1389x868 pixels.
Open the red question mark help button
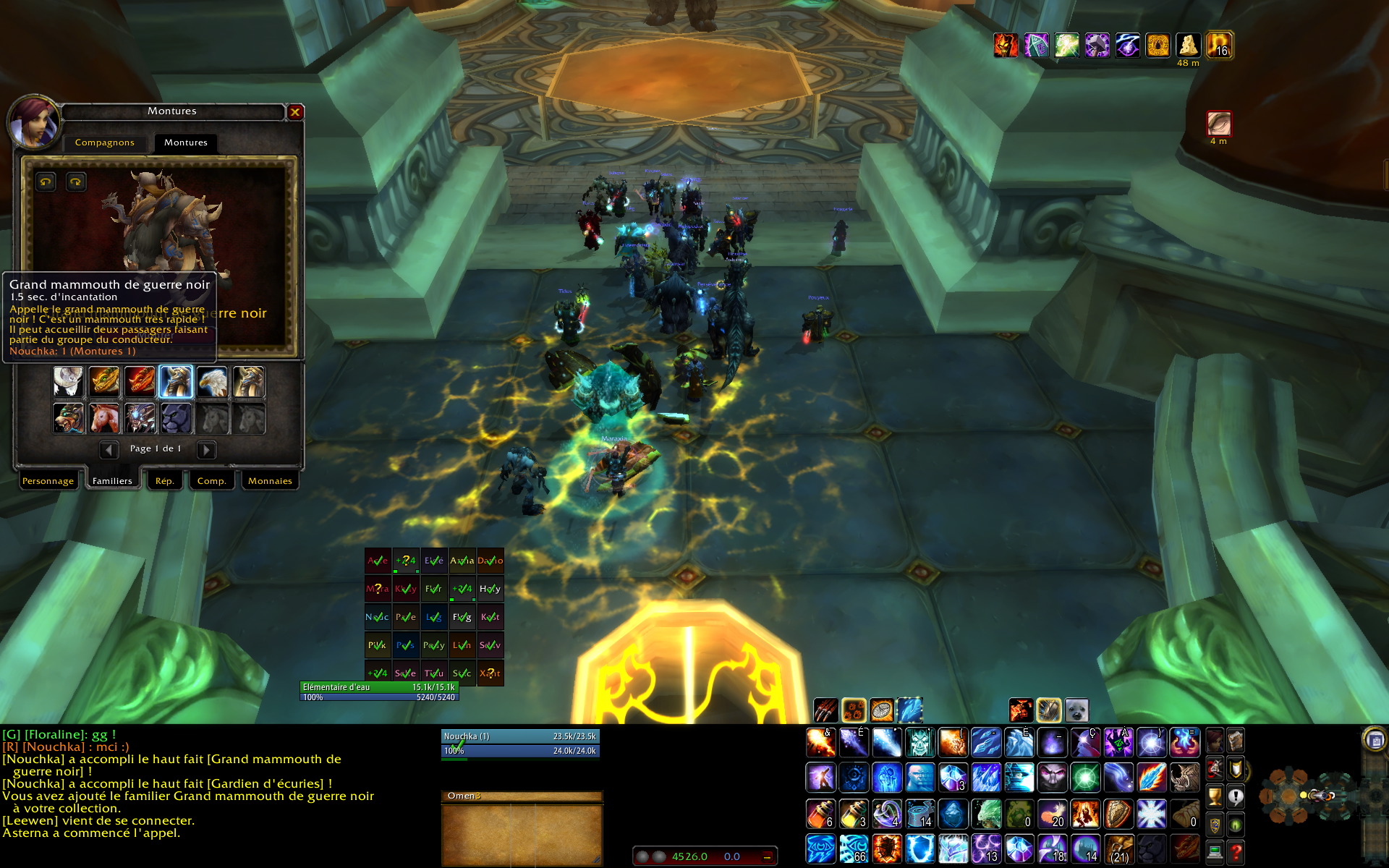[1236, 851]
